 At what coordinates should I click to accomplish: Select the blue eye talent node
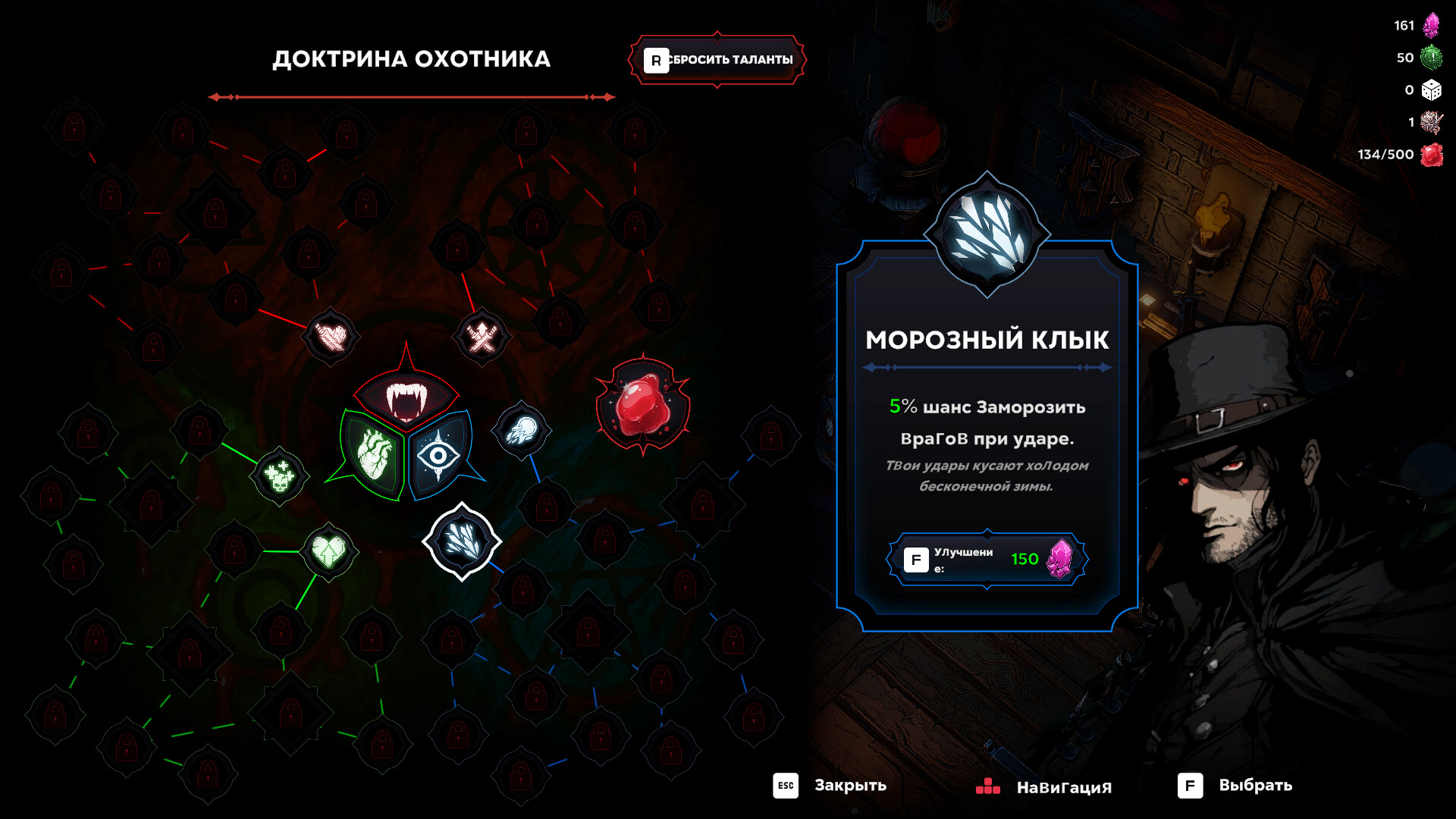coord(439,455)
